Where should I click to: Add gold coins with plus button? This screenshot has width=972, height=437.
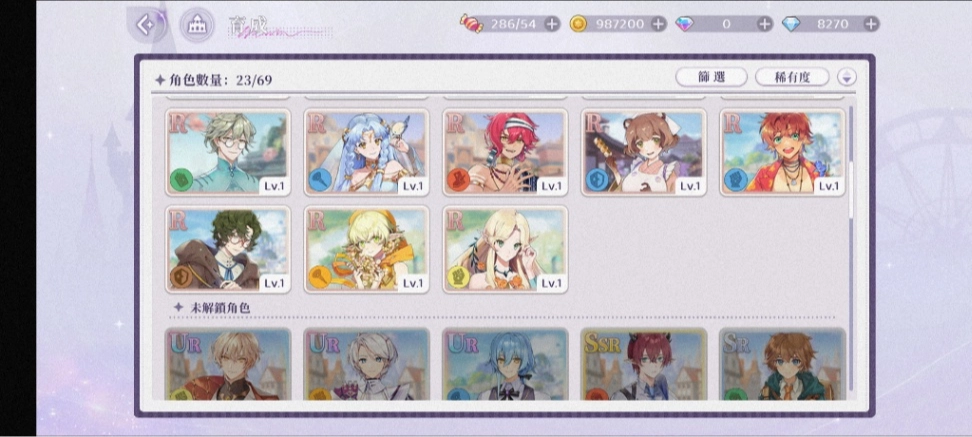click(x=658, y=24)
